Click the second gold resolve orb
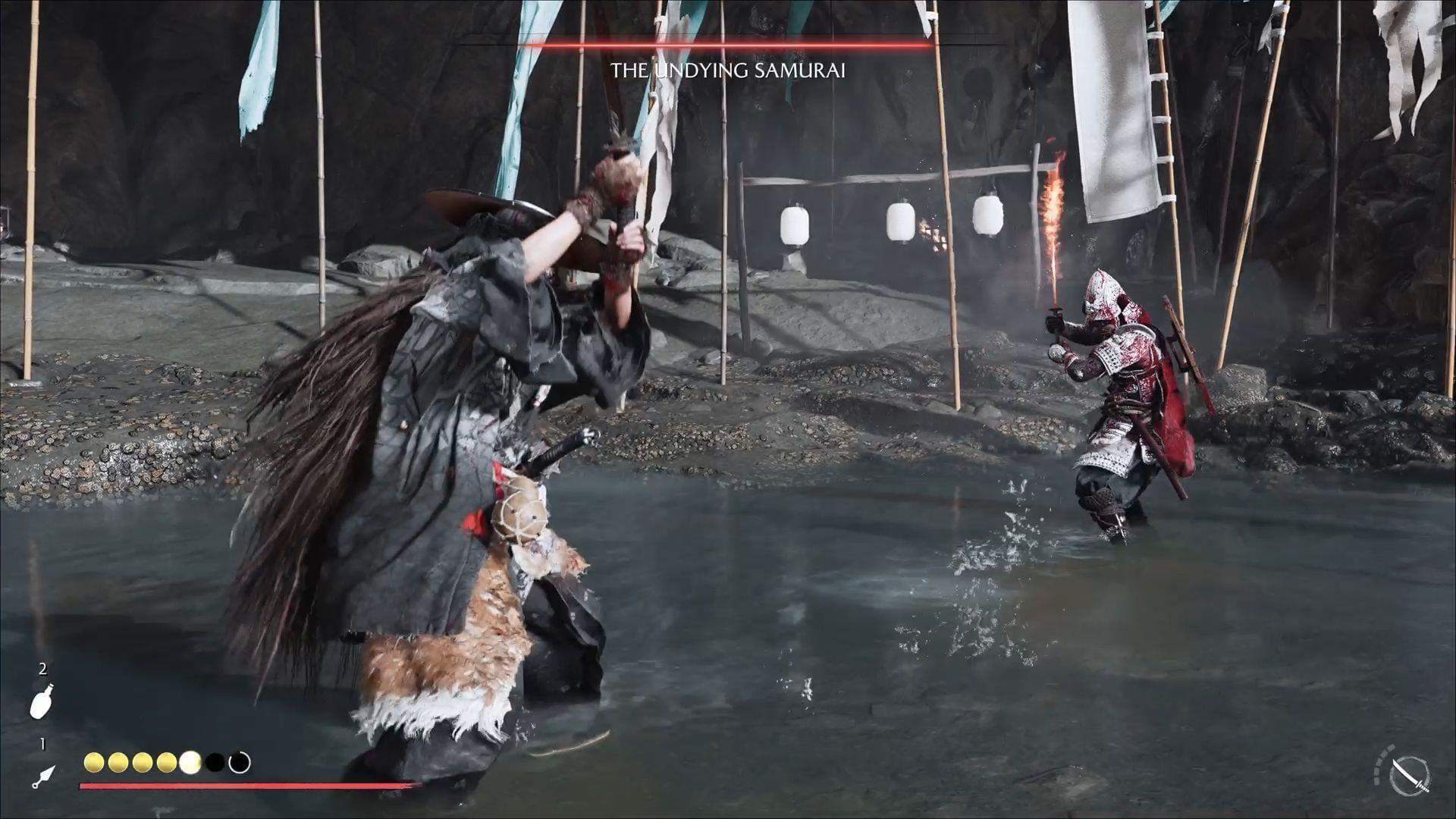Image resolution: width=1456 pixels, height=819 pixels. [118, 762]
